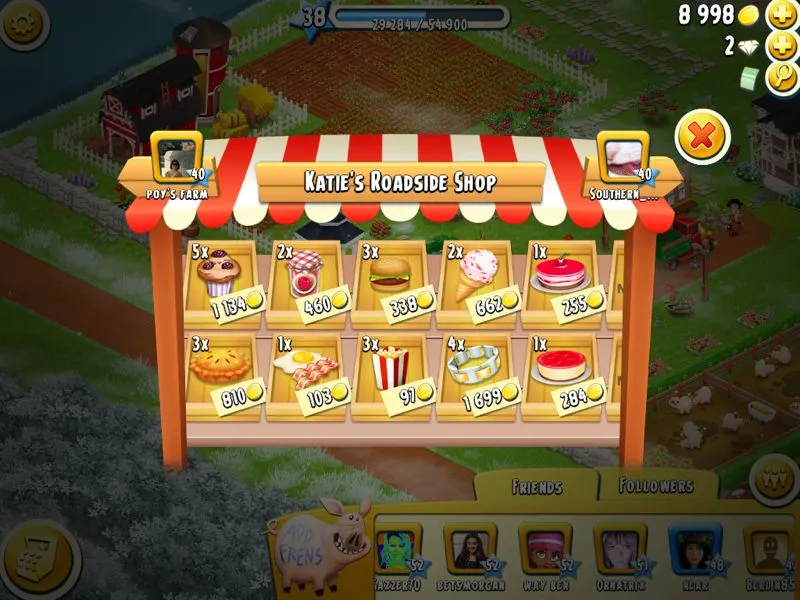This screenshot has height=600, width=800.
Task: Go to the next Southern farm shop
Action: click(x=625, y=165)
